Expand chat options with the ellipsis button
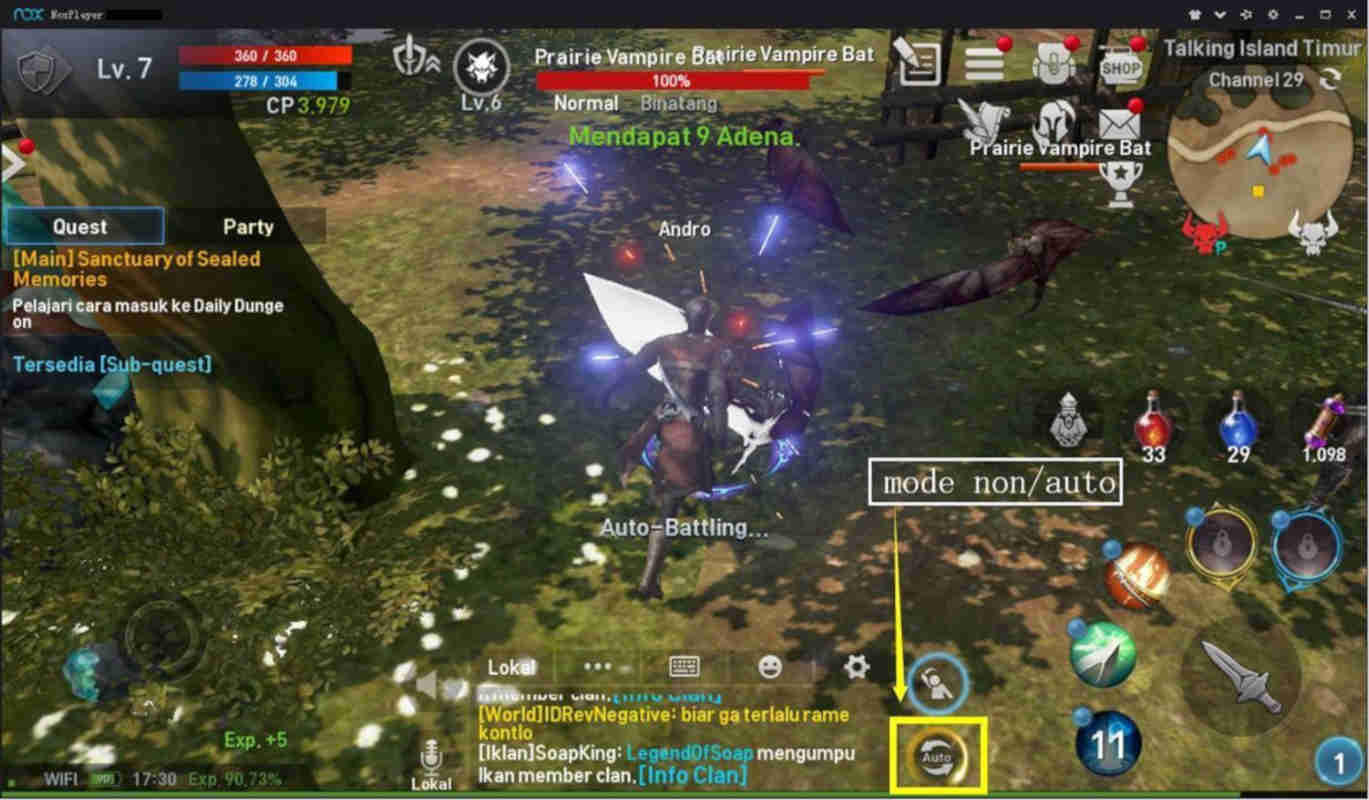 tap(598, 667)
